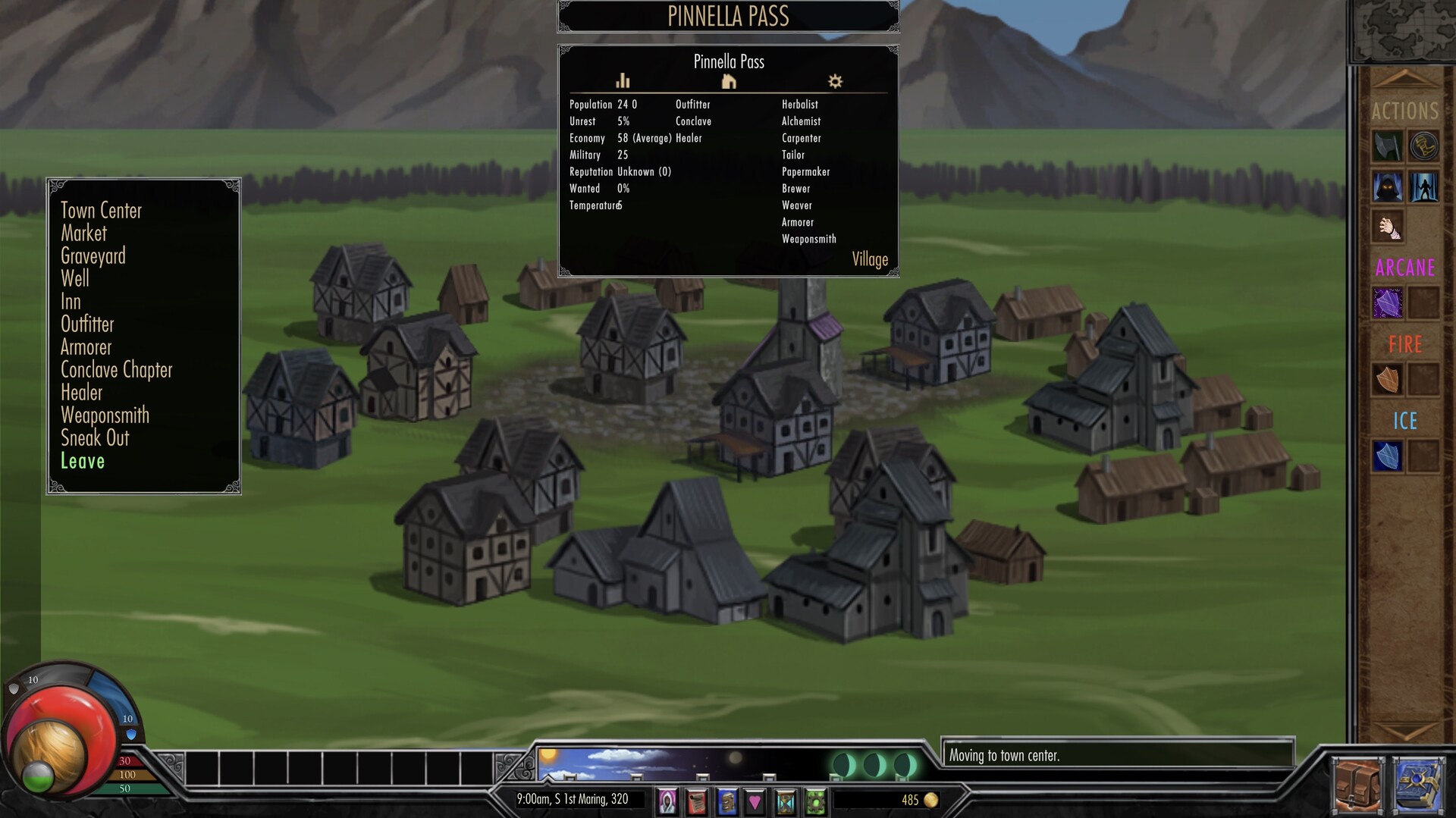
Task: Switch to the statistics bar-chart tab
Action: (623, 81)
